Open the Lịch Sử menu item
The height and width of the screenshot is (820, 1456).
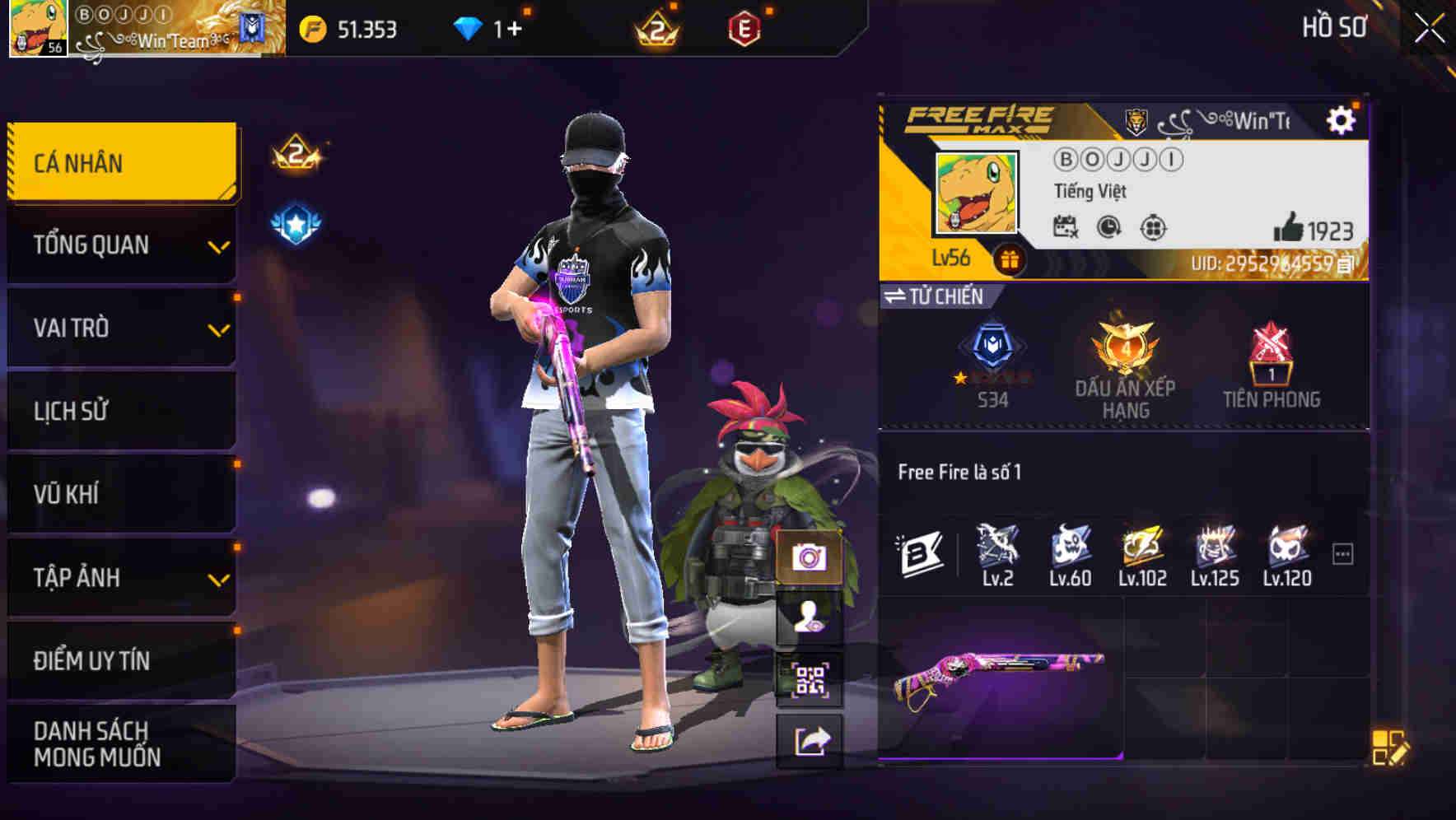coord(119,412)
